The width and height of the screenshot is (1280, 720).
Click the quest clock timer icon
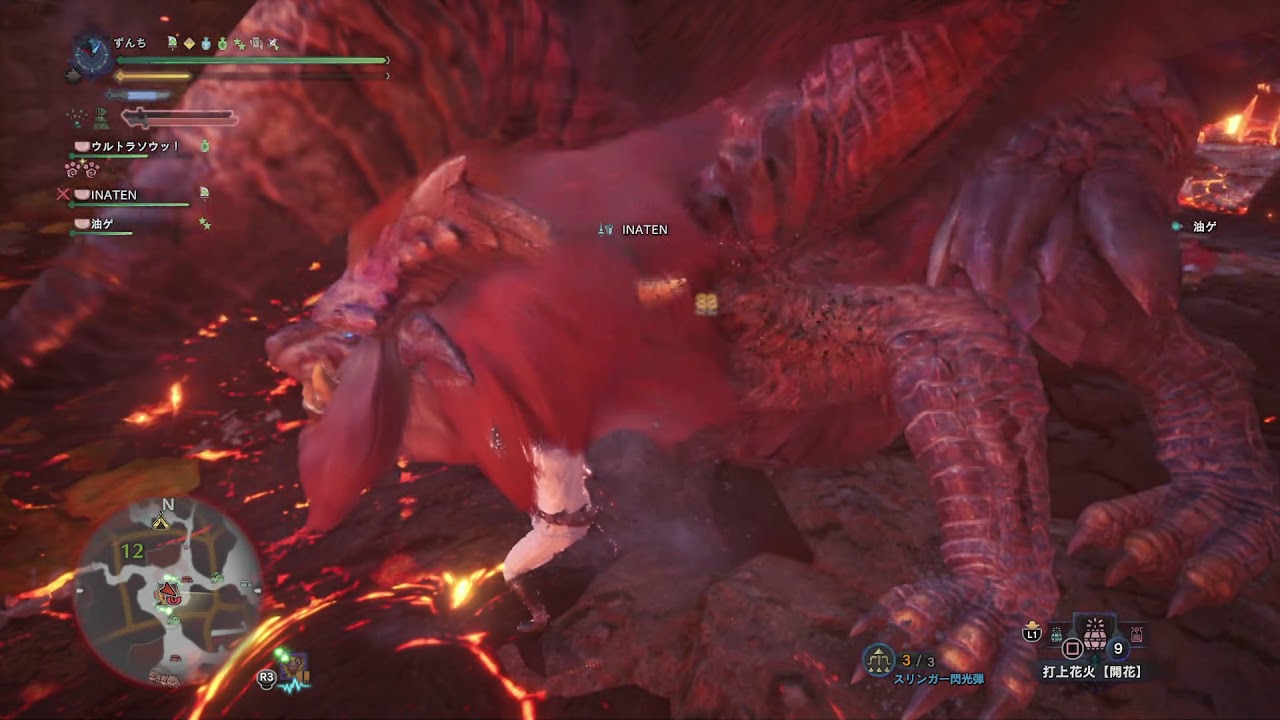(92, 56)
